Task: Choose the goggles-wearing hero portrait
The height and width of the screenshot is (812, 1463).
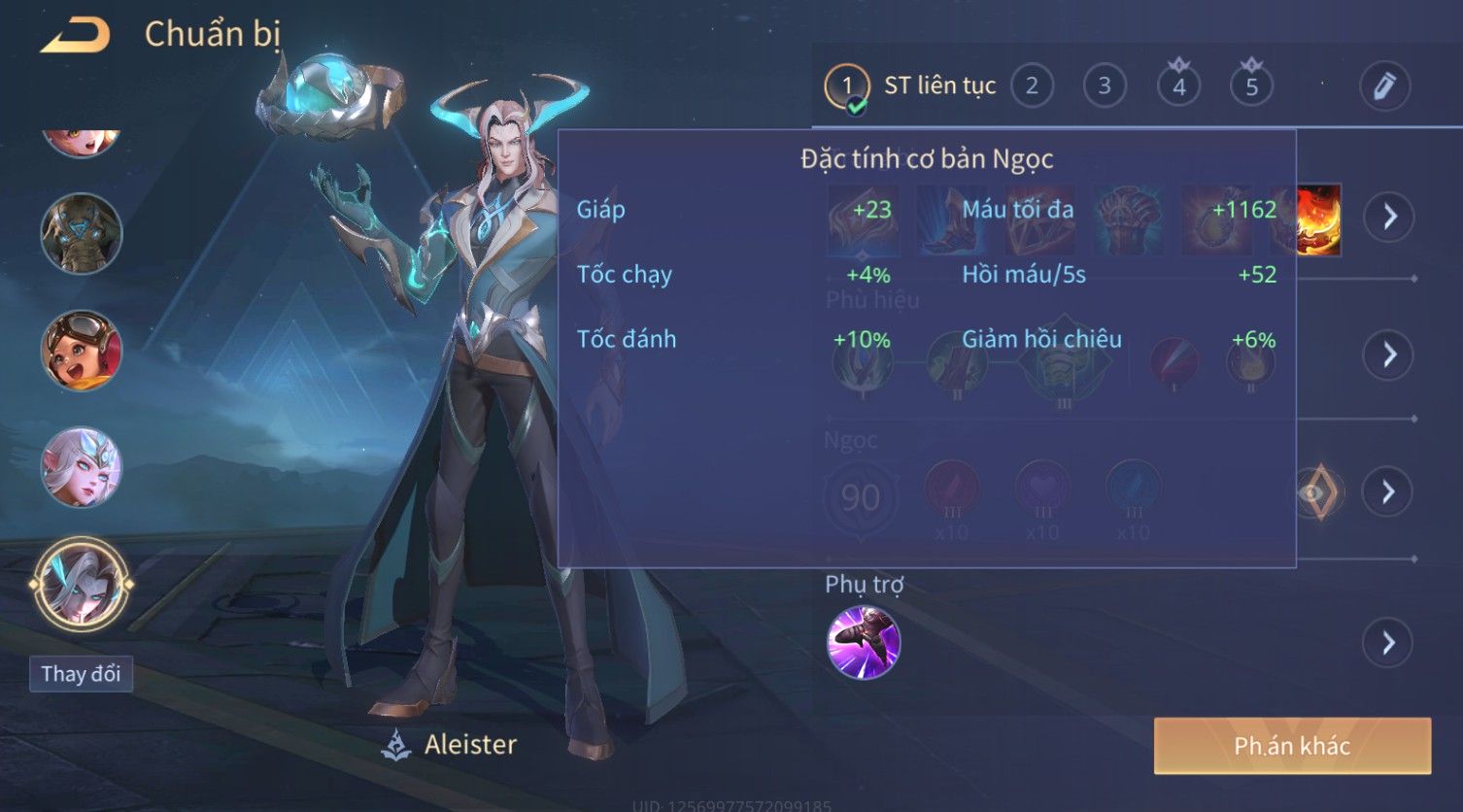Action: [x=82, y=351]
